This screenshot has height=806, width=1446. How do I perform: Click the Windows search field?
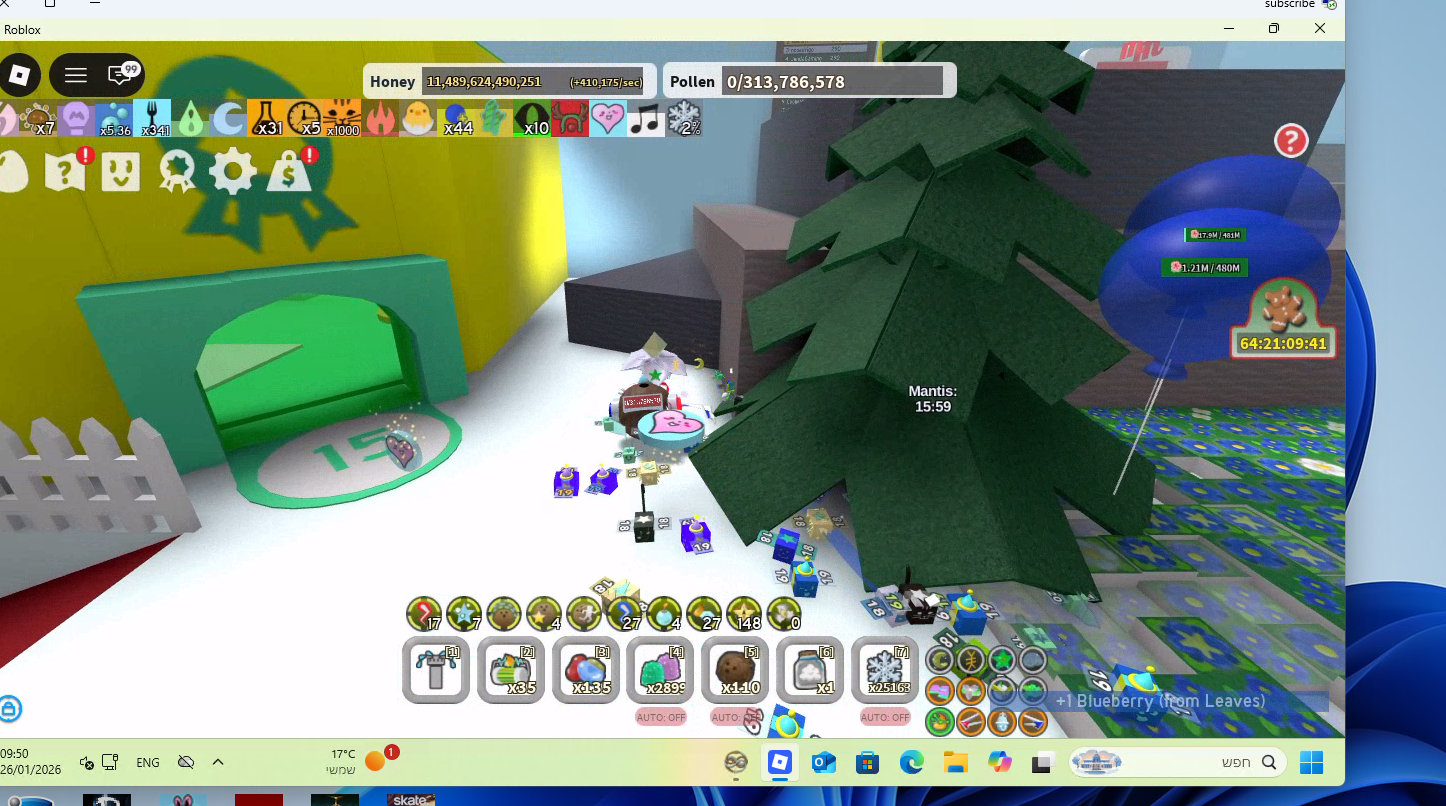coord(1180,762)
